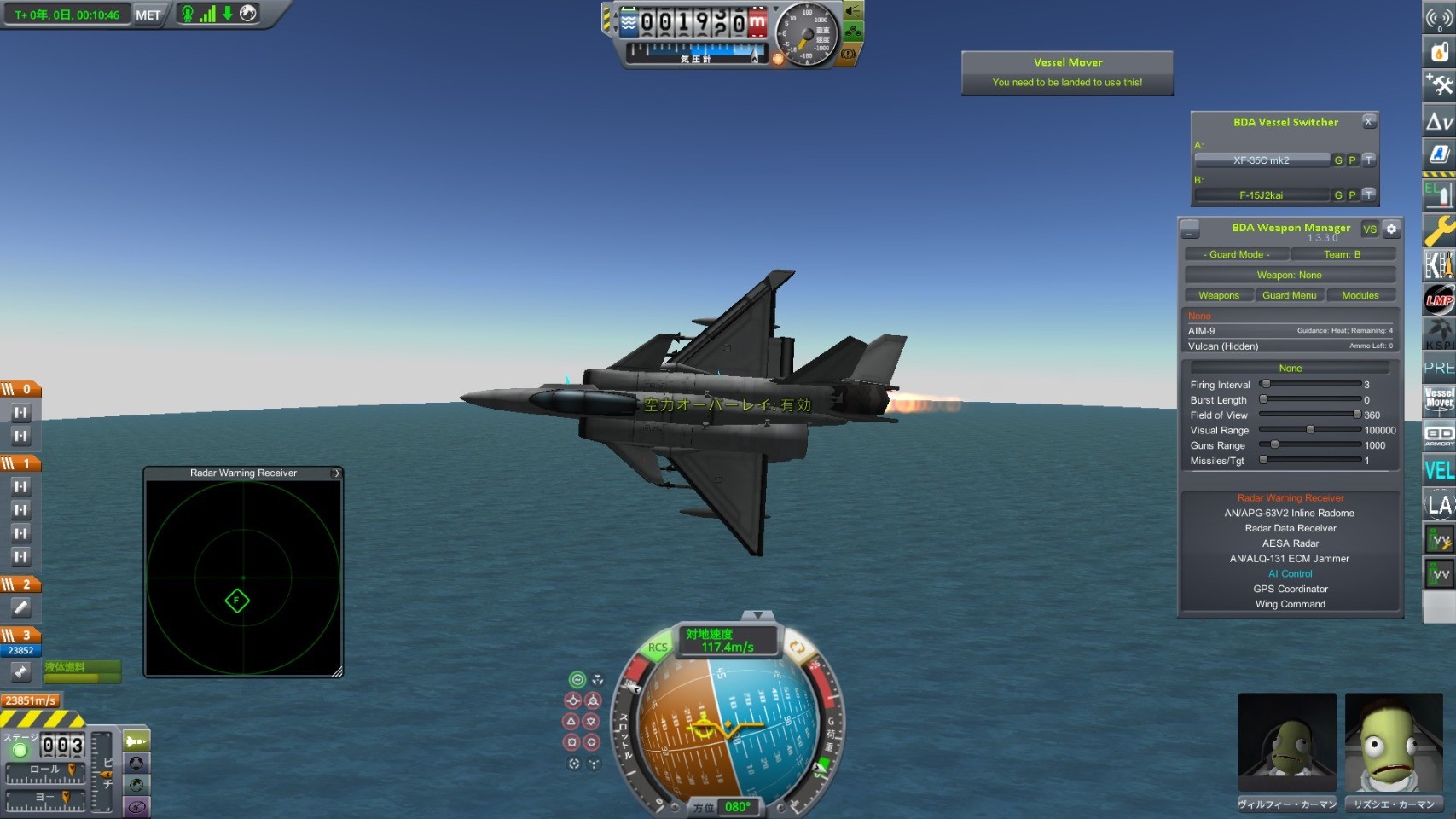Close the Radar Warning Receiver window
1456x819 pixels.
[x=337, y=473]
